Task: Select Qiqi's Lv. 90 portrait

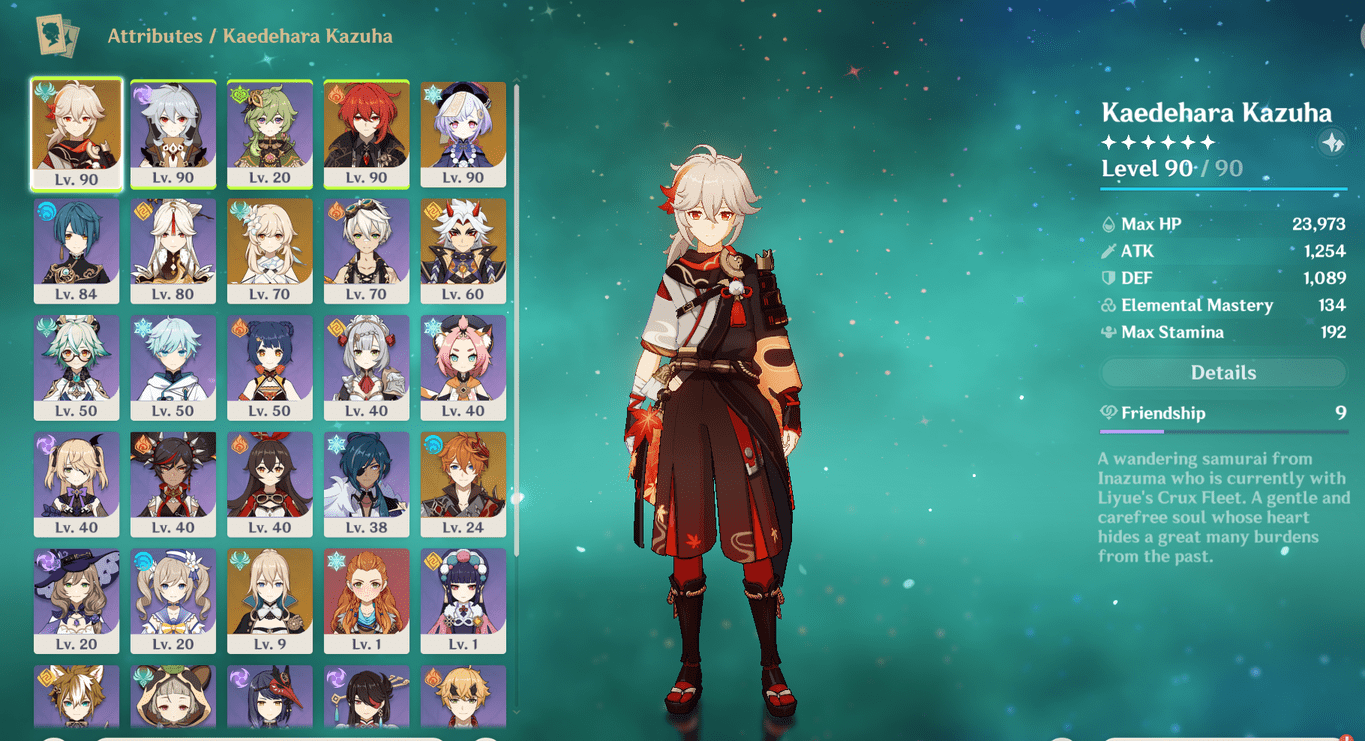Action: (x=463, y=133)
